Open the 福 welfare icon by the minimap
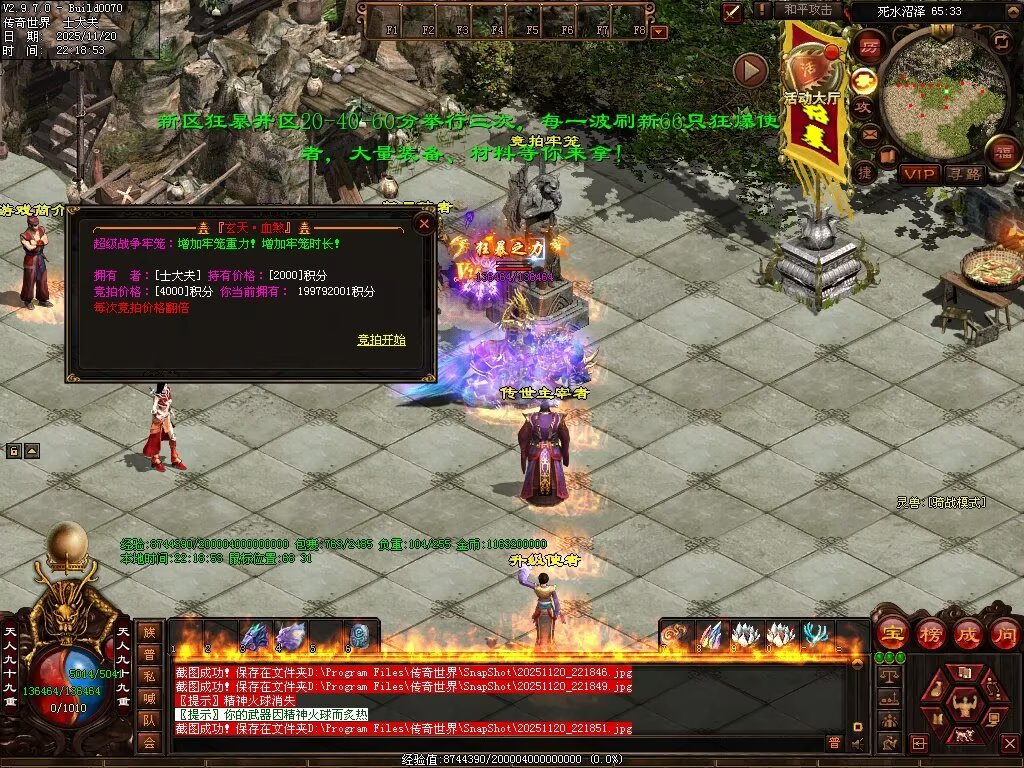This screenshot has height=768, width=1024. coord(1003,152)
